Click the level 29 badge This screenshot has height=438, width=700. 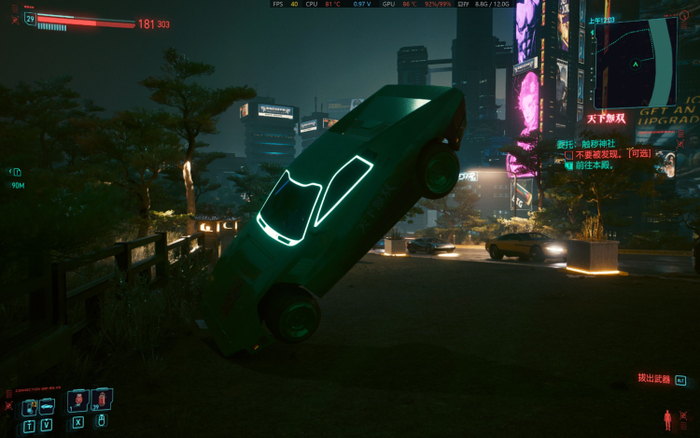(30, 18)
